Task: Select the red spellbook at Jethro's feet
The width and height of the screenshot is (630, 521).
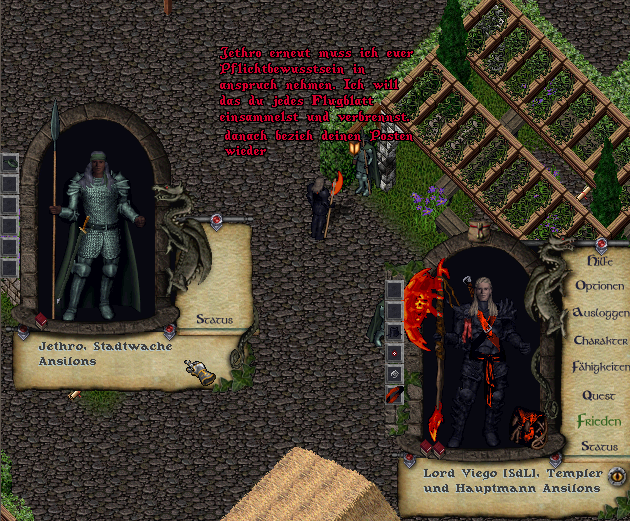Action: click(41, 320)
